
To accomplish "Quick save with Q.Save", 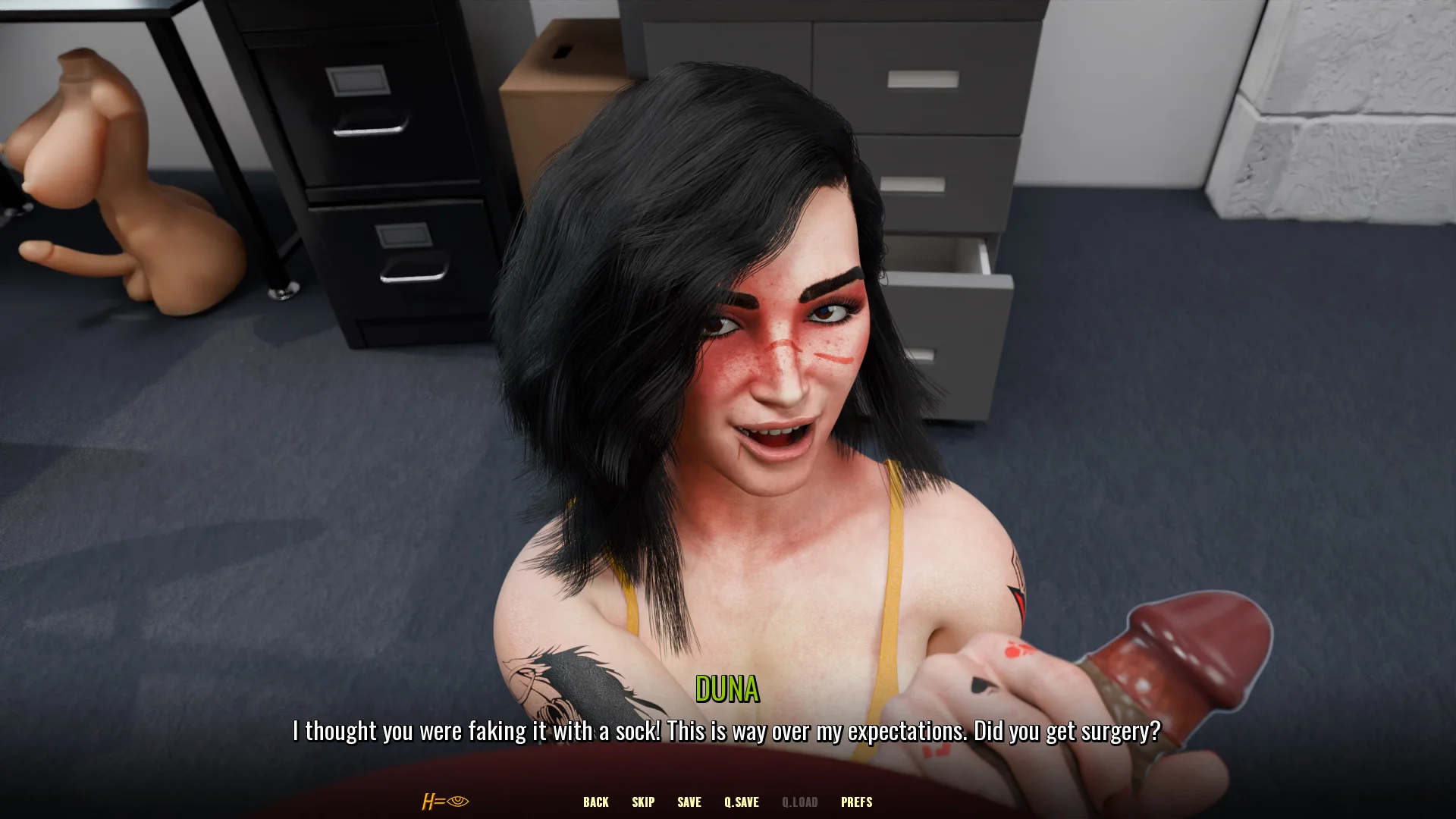I will pos(741,802).
